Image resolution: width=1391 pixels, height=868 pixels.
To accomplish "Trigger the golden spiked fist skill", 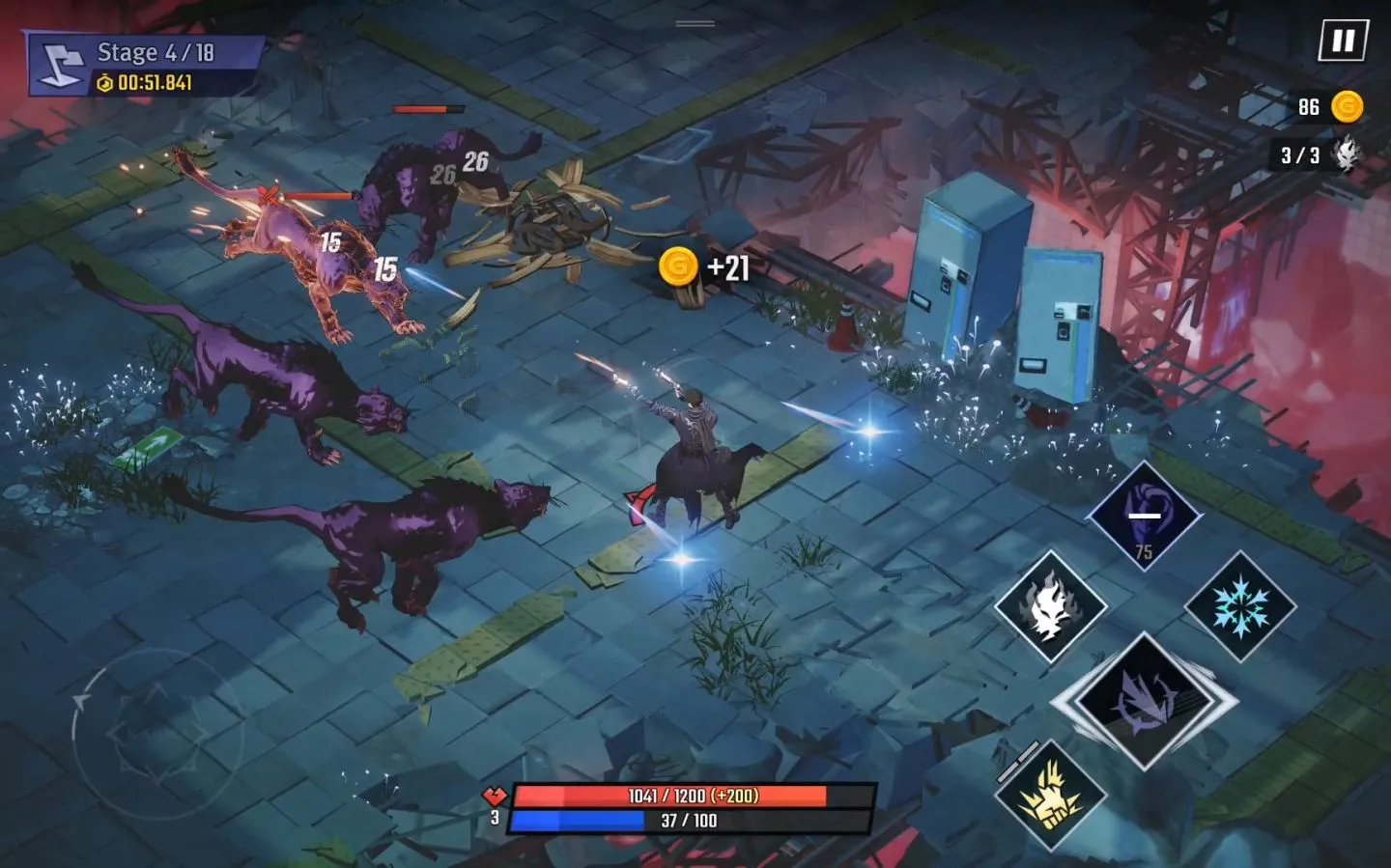I will coord(1050,795).
